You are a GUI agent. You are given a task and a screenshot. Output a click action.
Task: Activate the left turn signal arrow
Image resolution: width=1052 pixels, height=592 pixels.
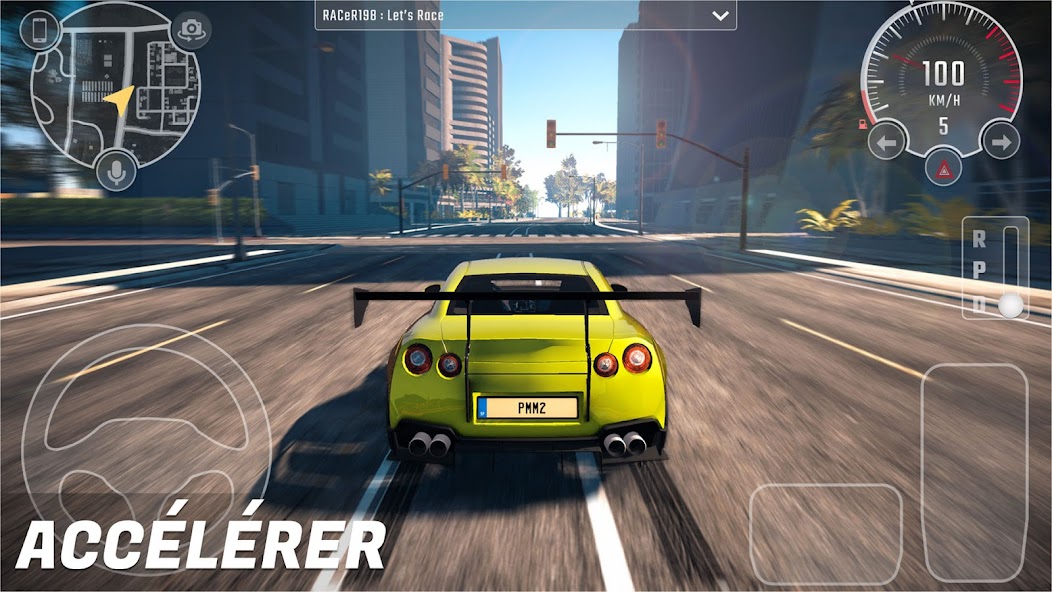click(886, 142)
